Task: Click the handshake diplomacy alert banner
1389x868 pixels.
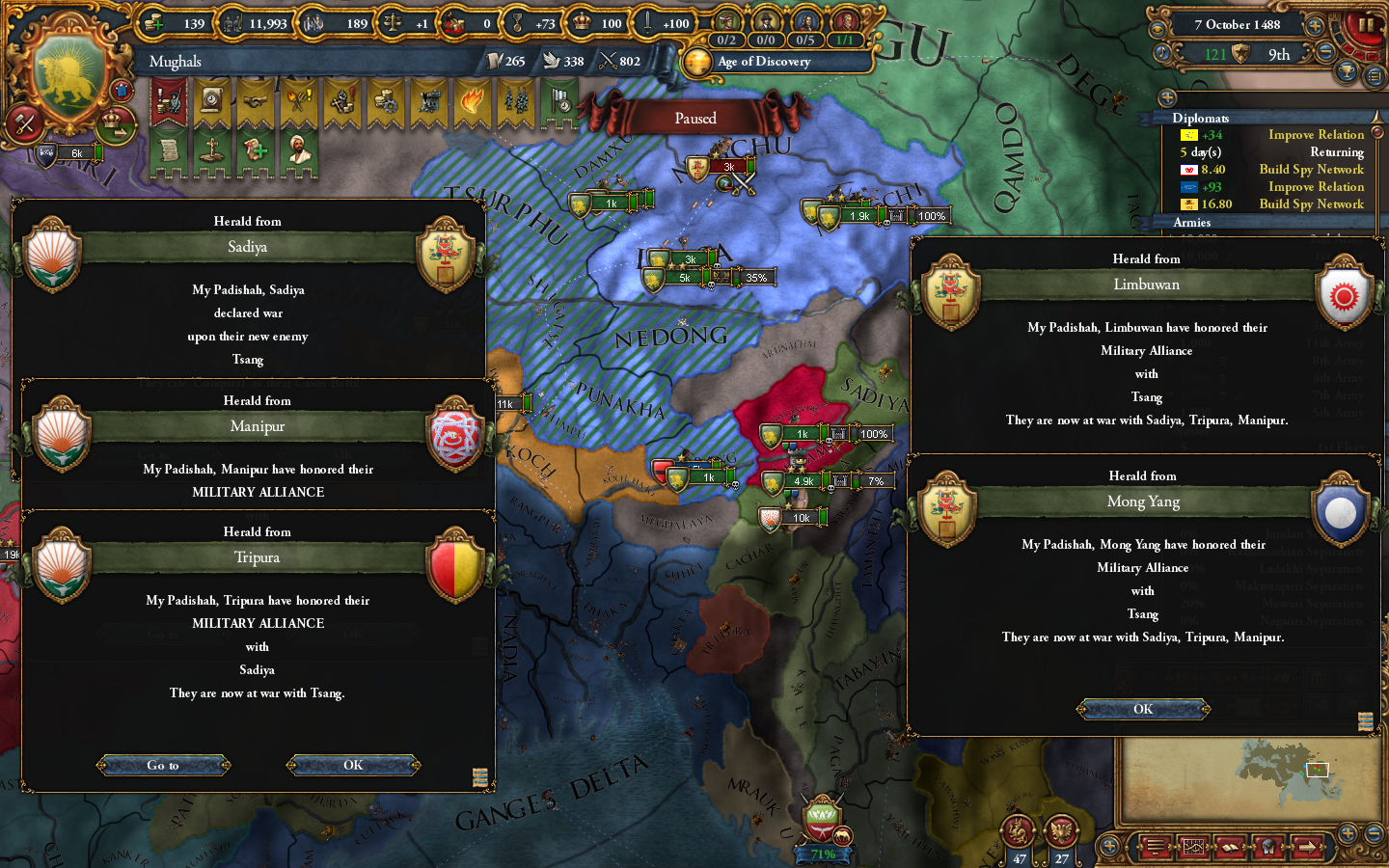Action: click(253, 99)
